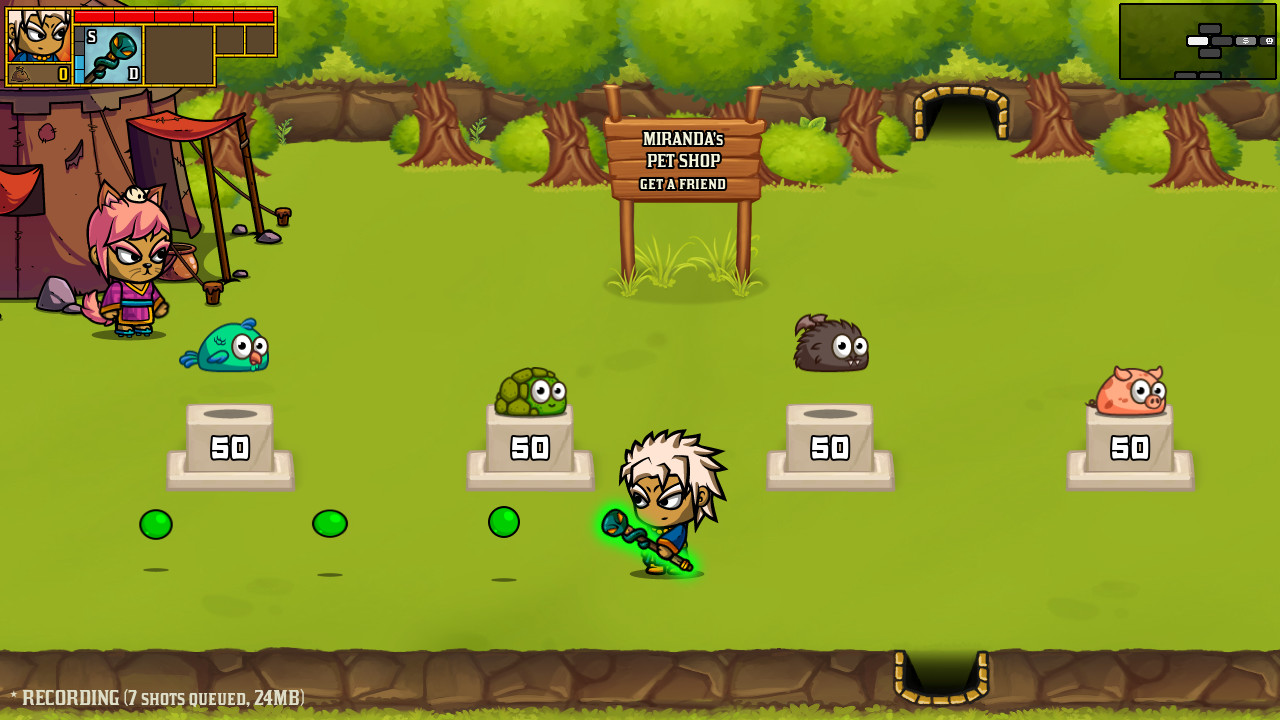The height and width of the screenshot is (720, 1280).
Task: Choose the pink pig pet on the right pedestal
Action: point(1128,390)
